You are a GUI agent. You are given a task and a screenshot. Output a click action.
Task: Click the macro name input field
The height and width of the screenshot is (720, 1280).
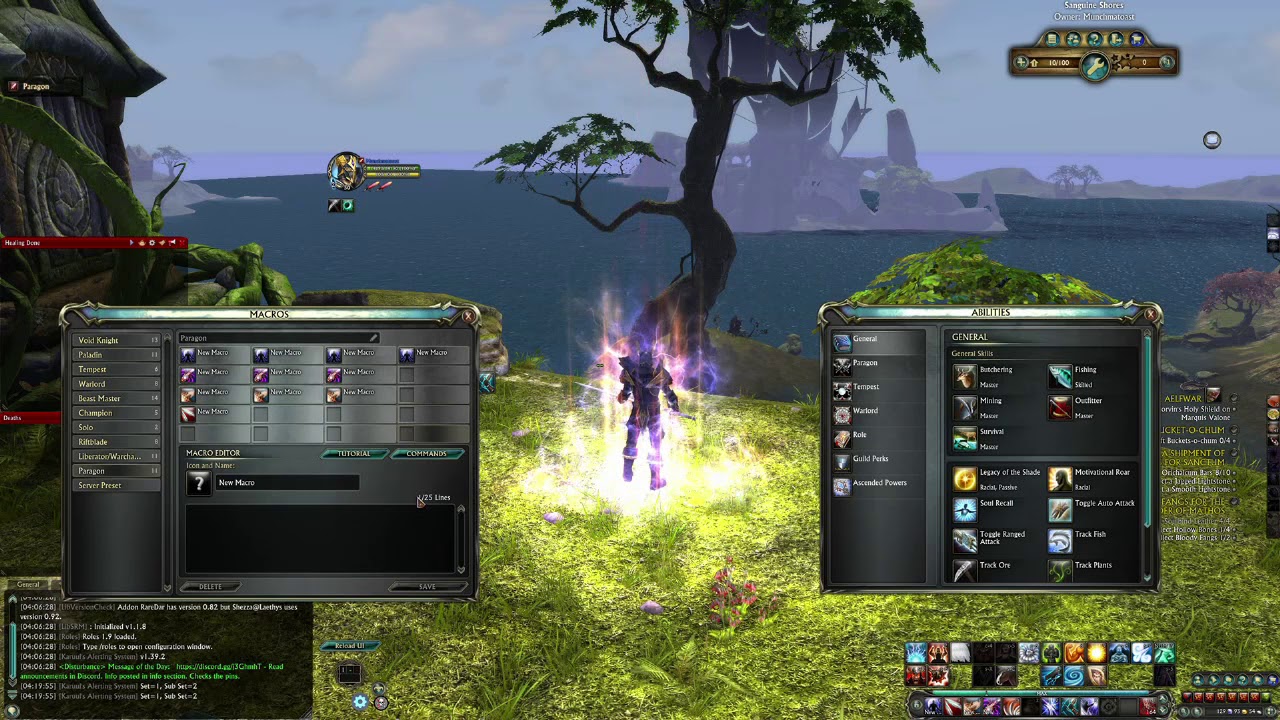(287, 483)
